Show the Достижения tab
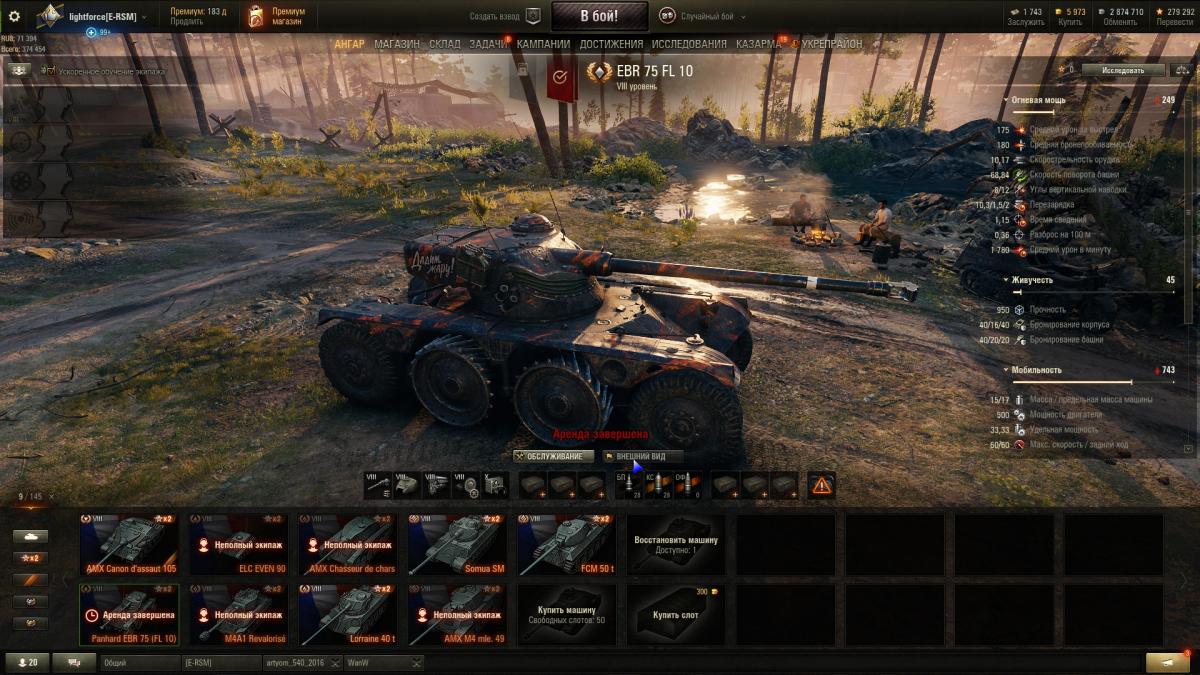 [611, 44]
